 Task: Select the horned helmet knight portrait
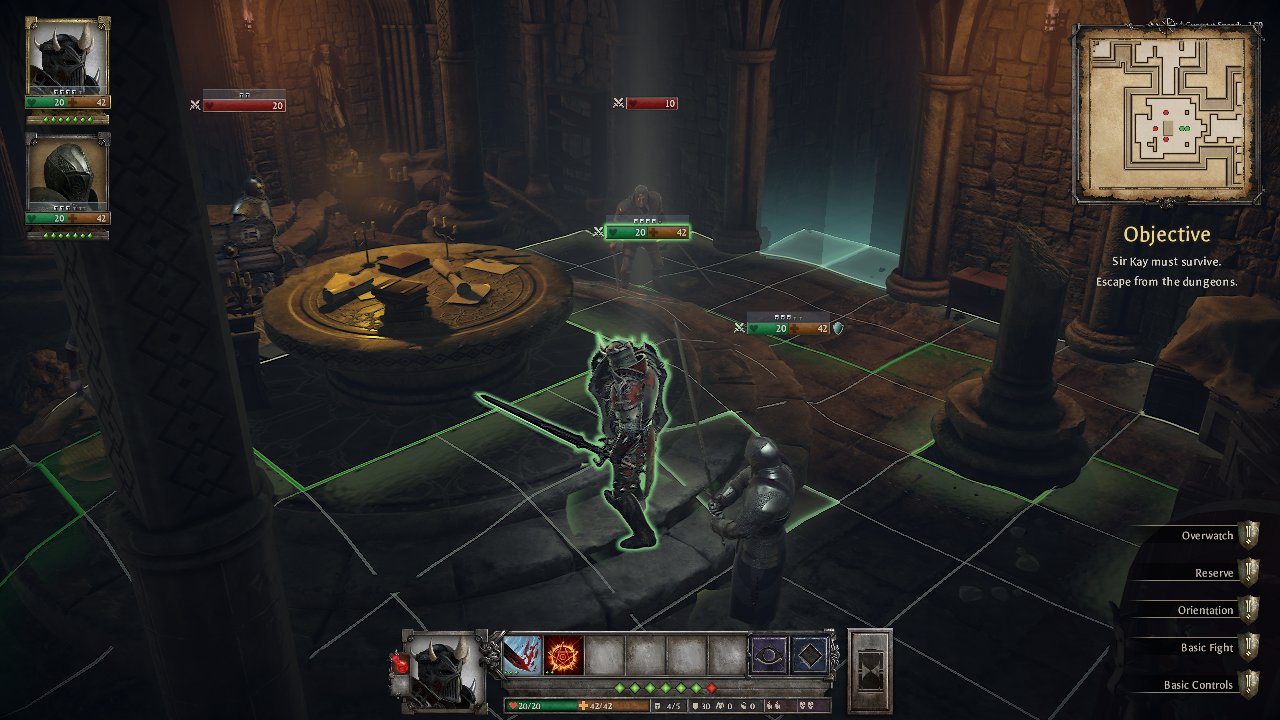tap(67, 56)
